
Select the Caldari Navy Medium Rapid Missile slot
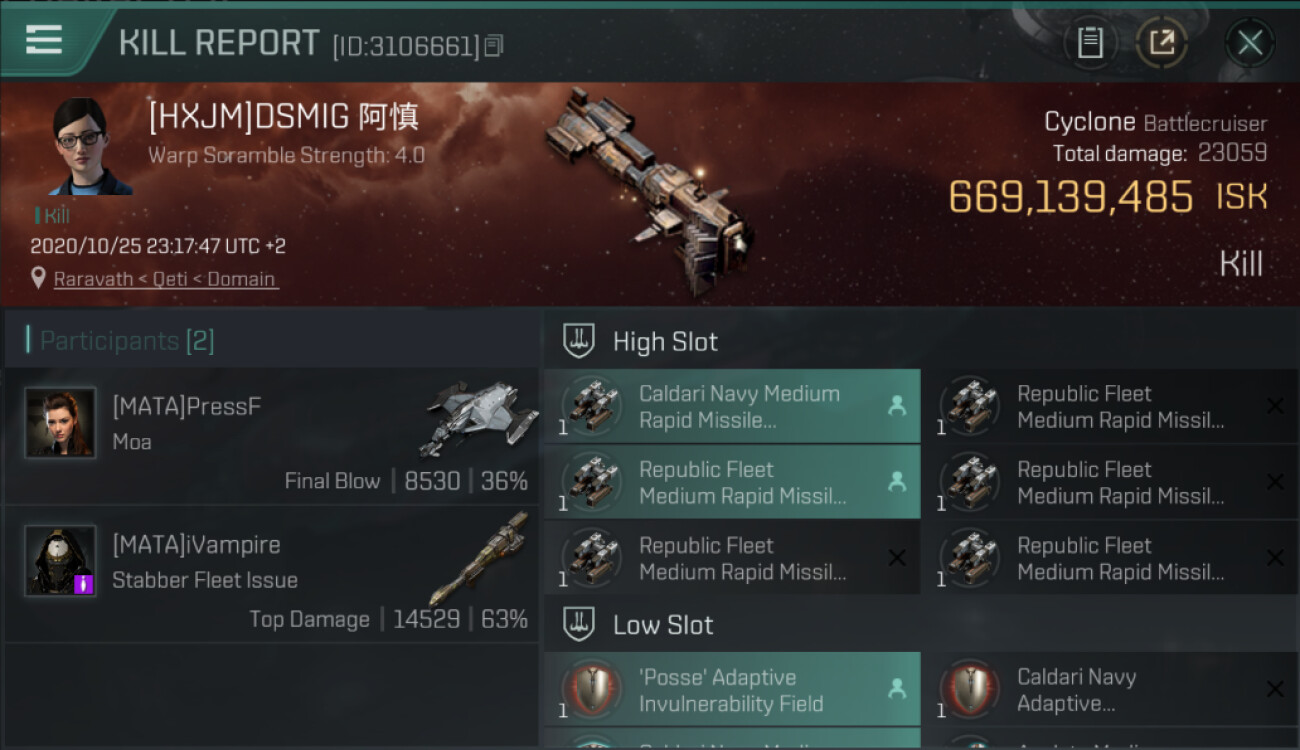pyautogui.click(x=732, y=407)
